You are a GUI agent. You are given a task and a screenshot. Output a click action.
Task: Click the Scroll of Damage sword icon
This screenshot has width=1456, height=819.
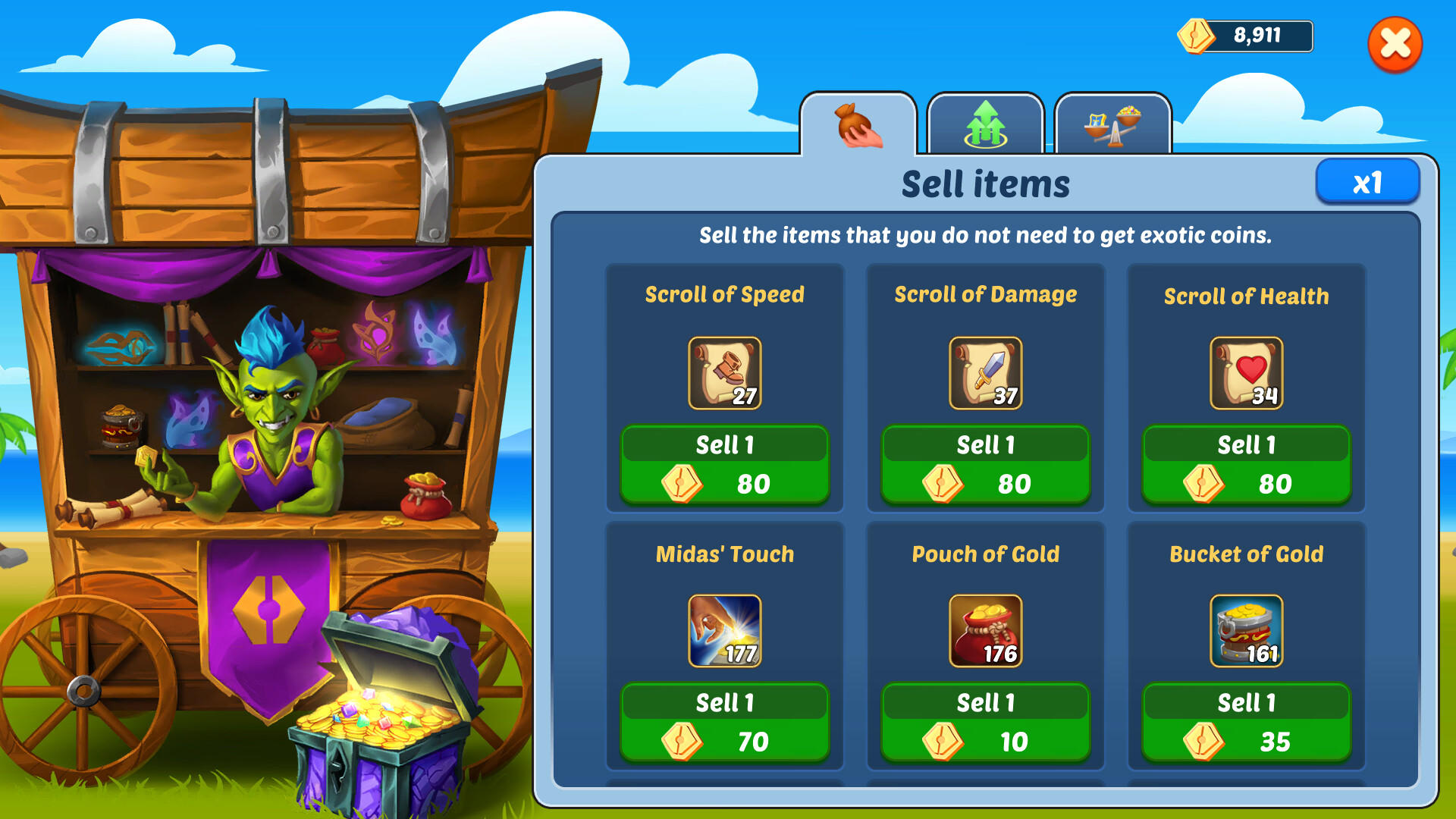pyautogui.click(x=986, y=373)
